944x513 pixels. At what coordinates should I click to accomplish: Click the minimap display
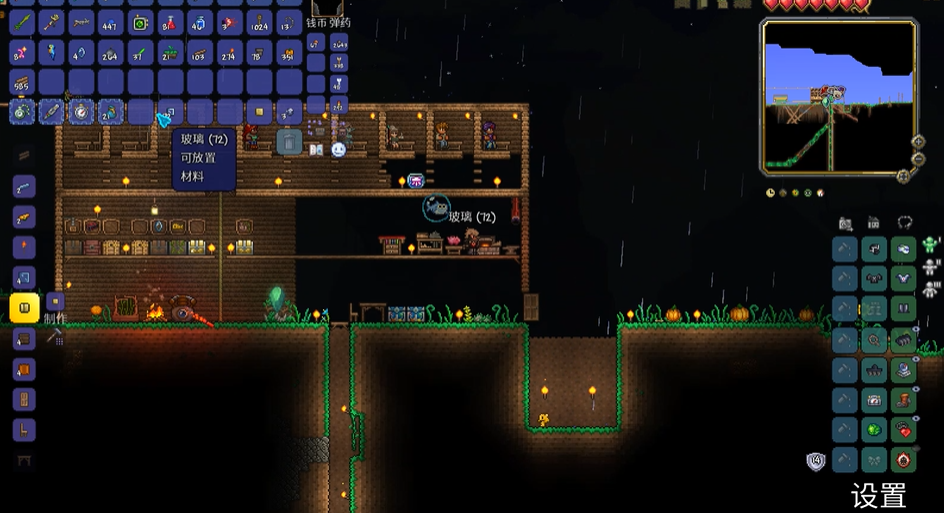point(838,96)
